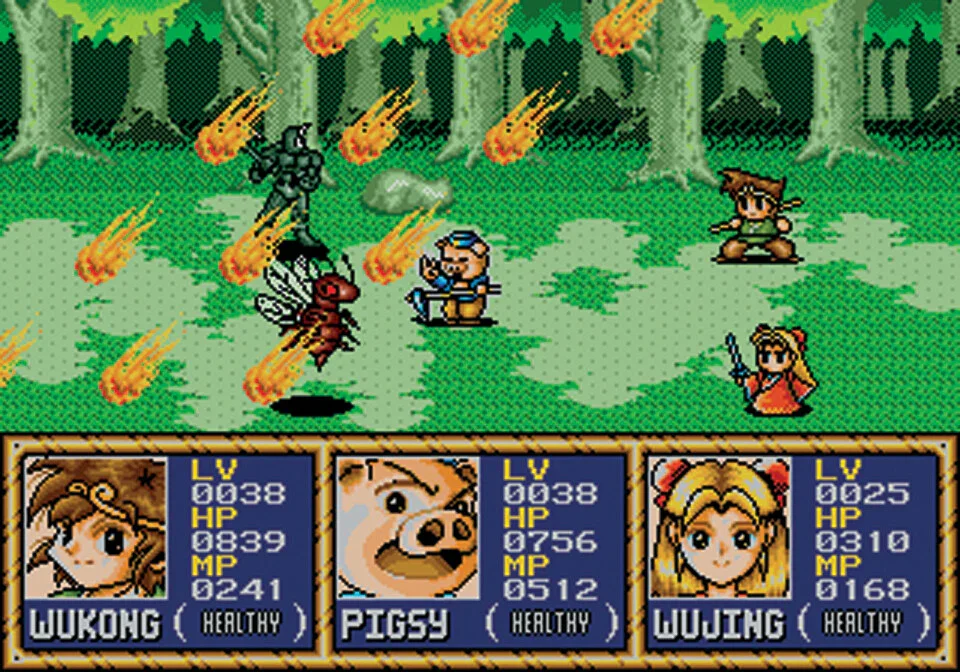
Task: Select Wukong's portrait in the party panel
Action: click(x=96, y=527)
